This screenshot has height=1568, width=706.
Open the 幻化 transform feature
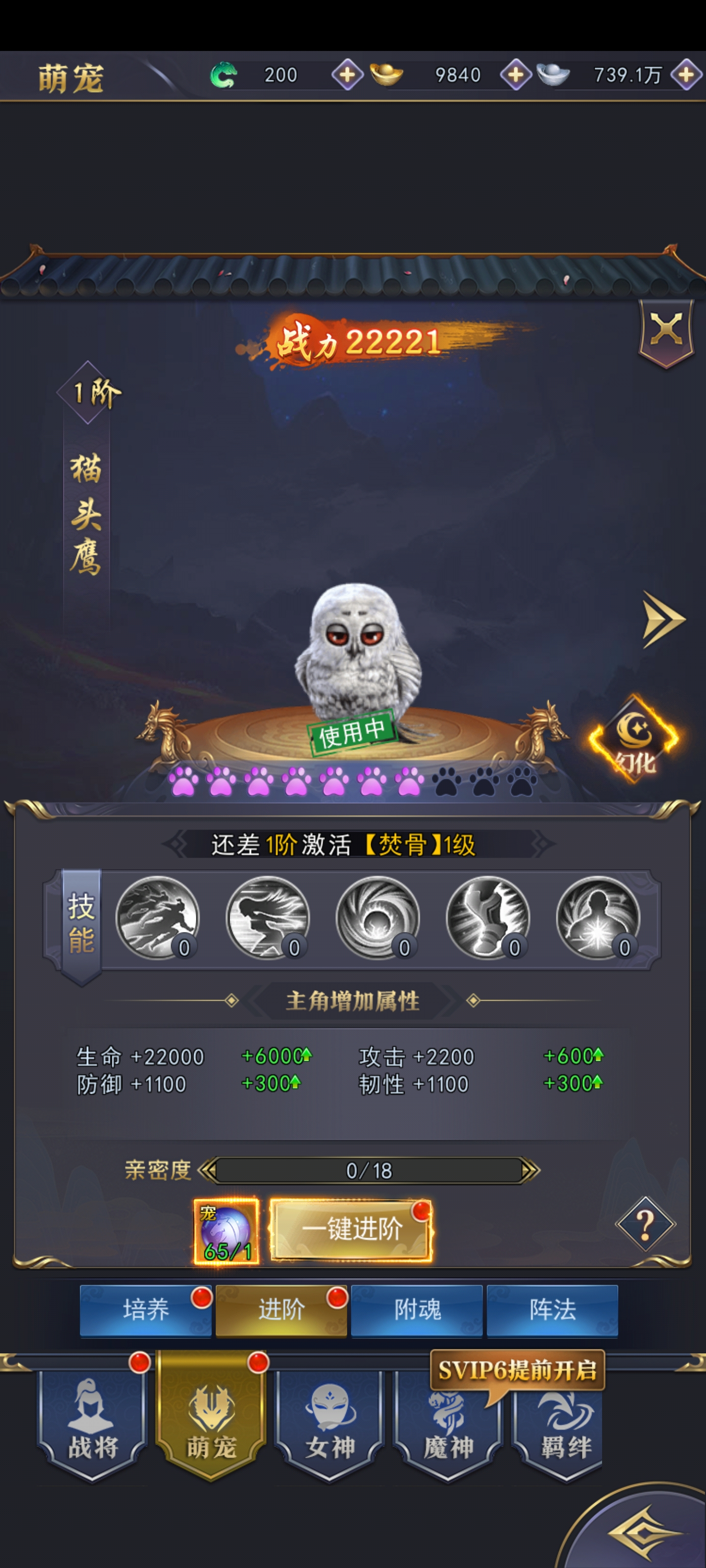click(x=634, y=739)
